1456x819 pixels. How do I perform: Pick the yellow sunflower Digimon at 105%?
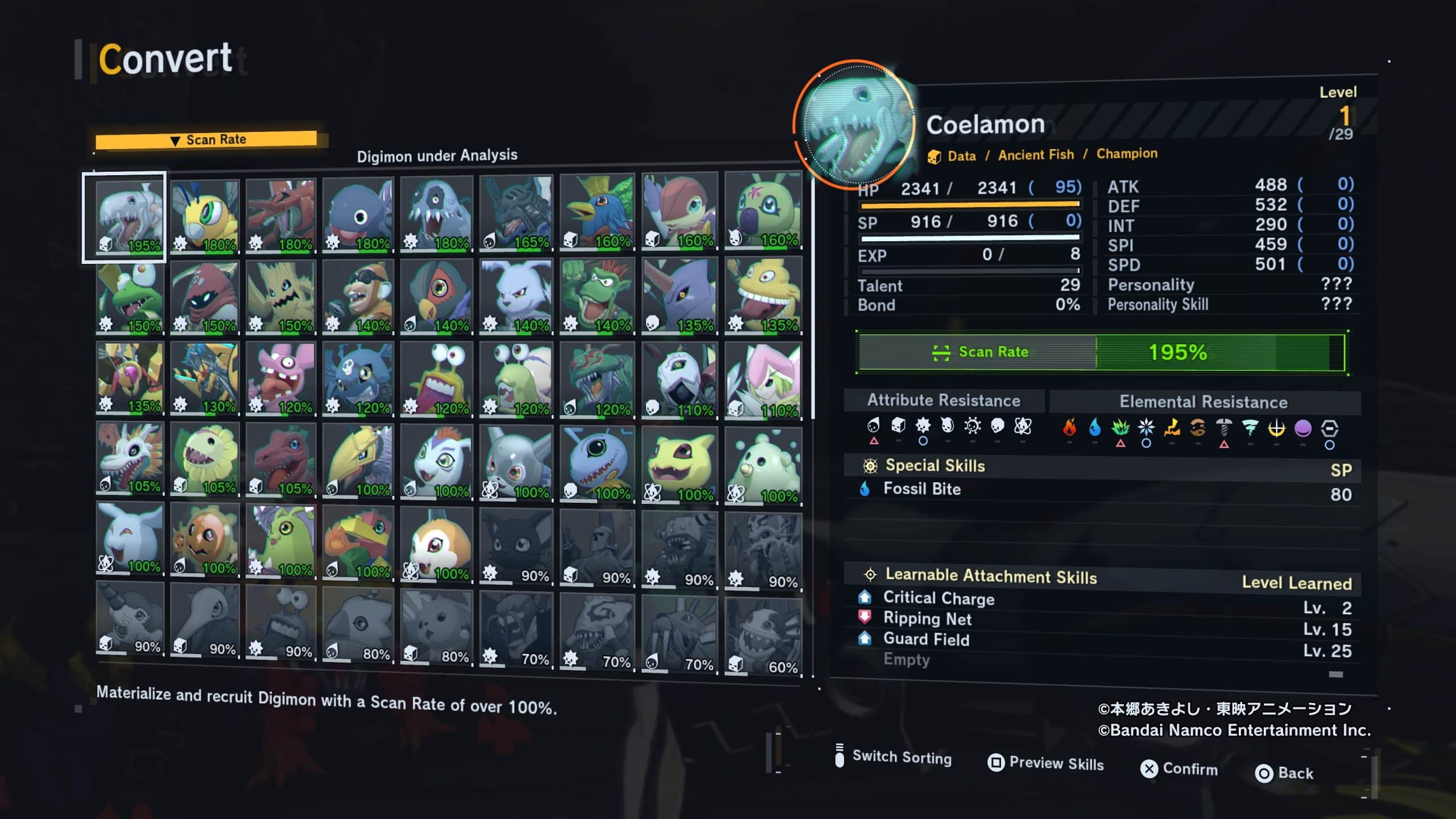tap(205, 458)
